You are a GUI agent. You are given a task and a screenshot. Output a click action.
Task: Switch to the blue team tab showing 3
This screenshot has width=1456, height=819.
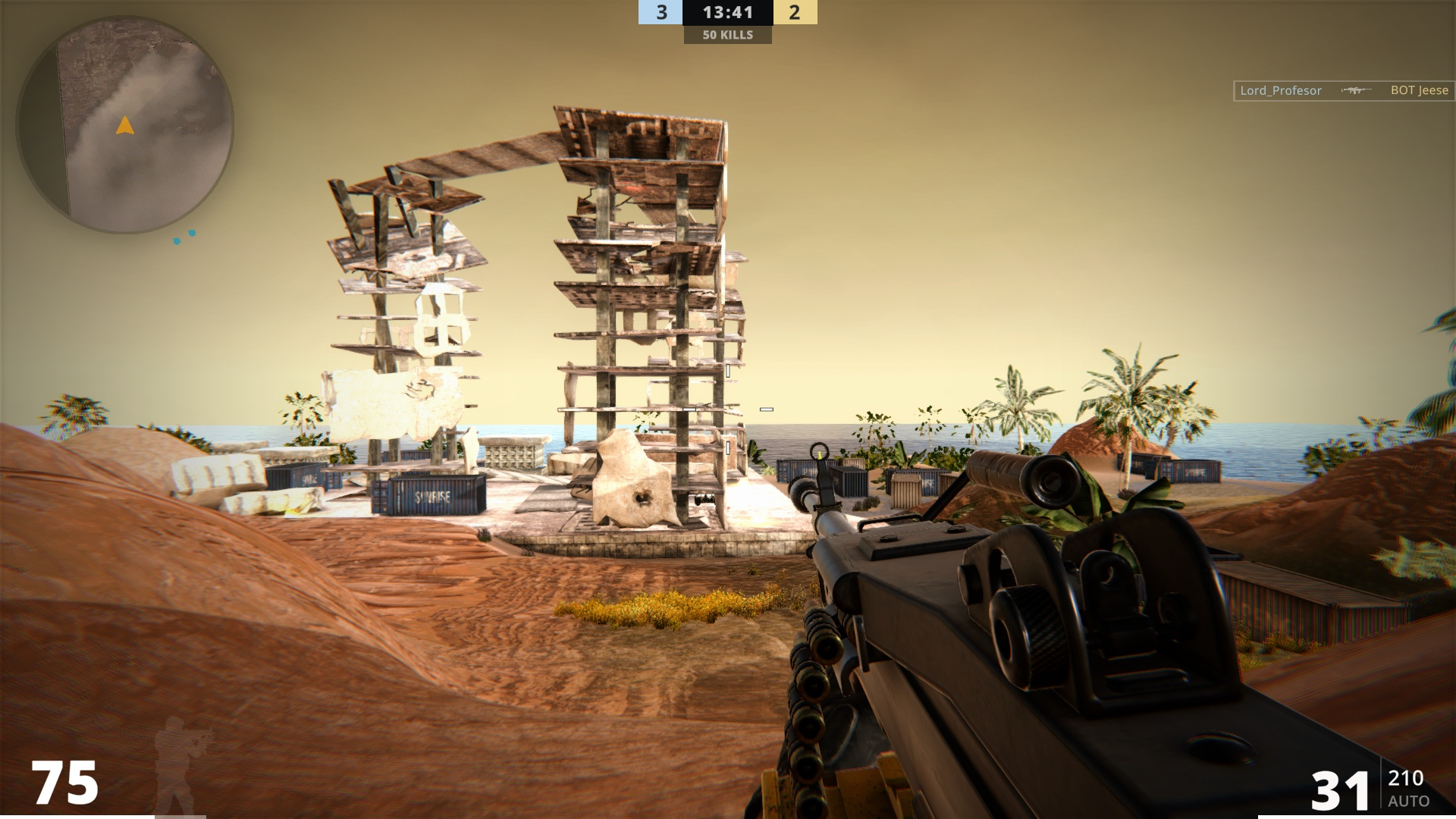click(659, 12)
